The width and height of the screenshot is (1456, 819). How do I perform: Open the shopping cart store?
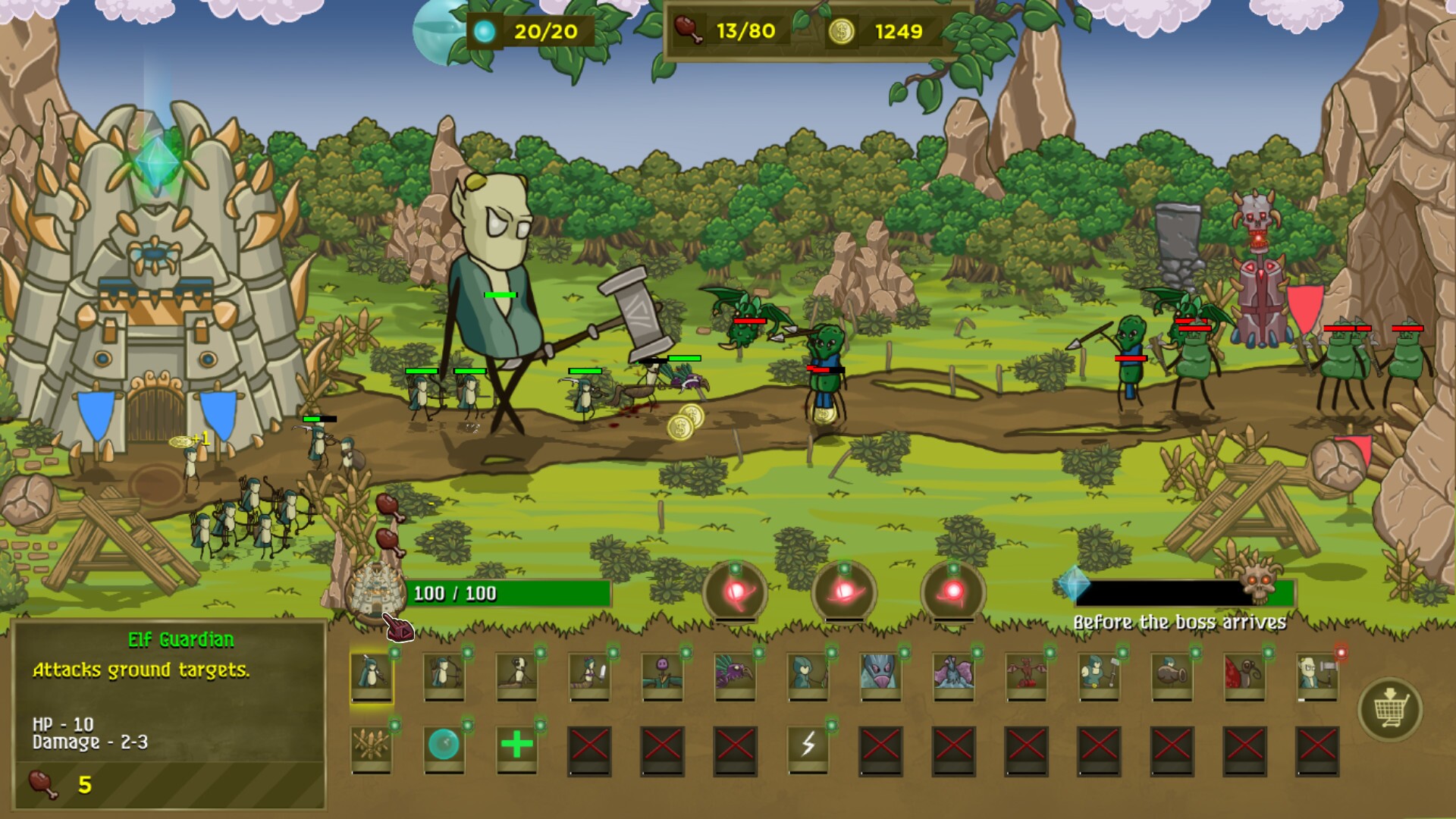coord(1390,709)
